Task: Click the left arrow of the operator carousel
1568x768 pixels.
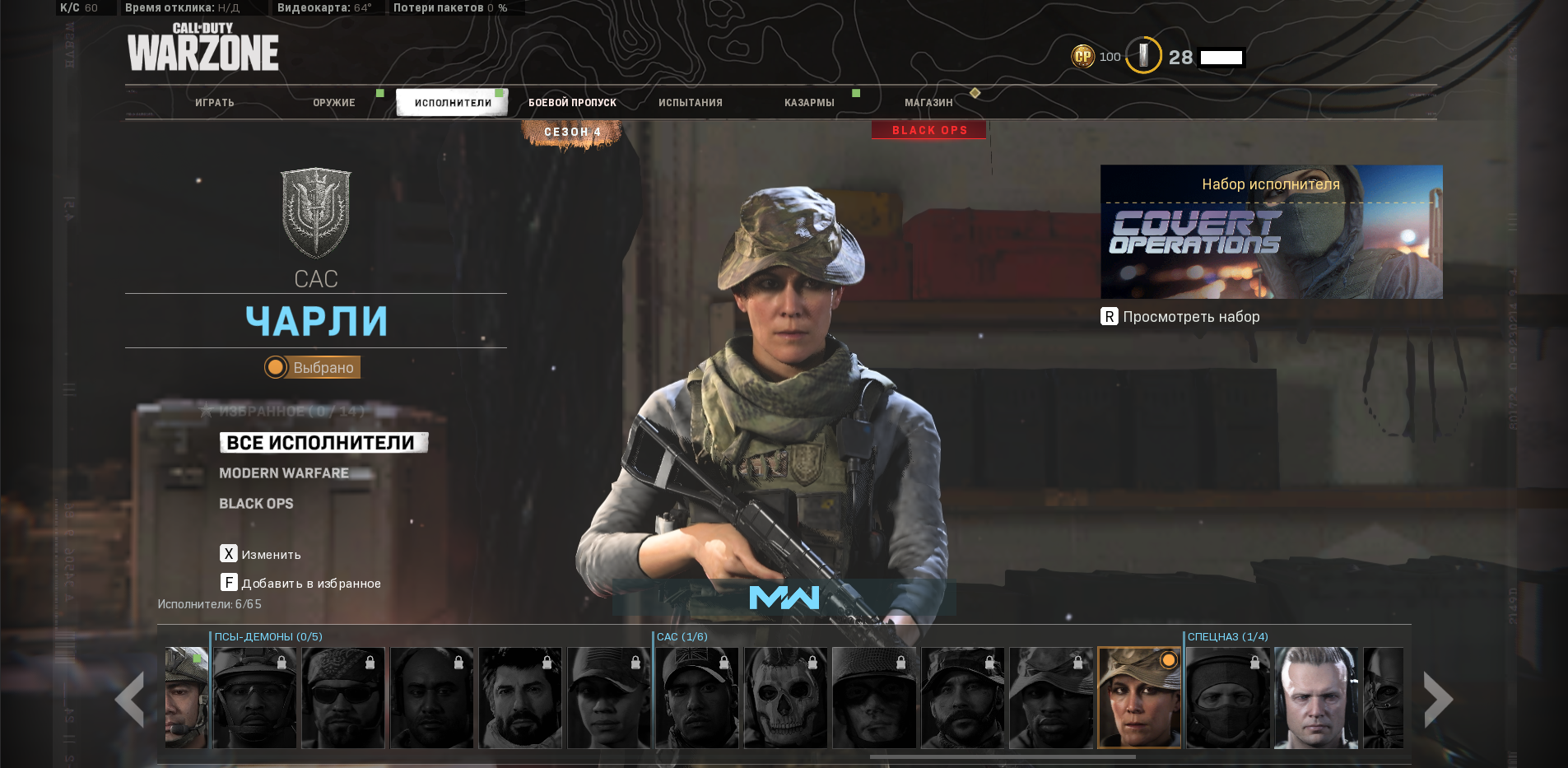Action: pos(129,698)
